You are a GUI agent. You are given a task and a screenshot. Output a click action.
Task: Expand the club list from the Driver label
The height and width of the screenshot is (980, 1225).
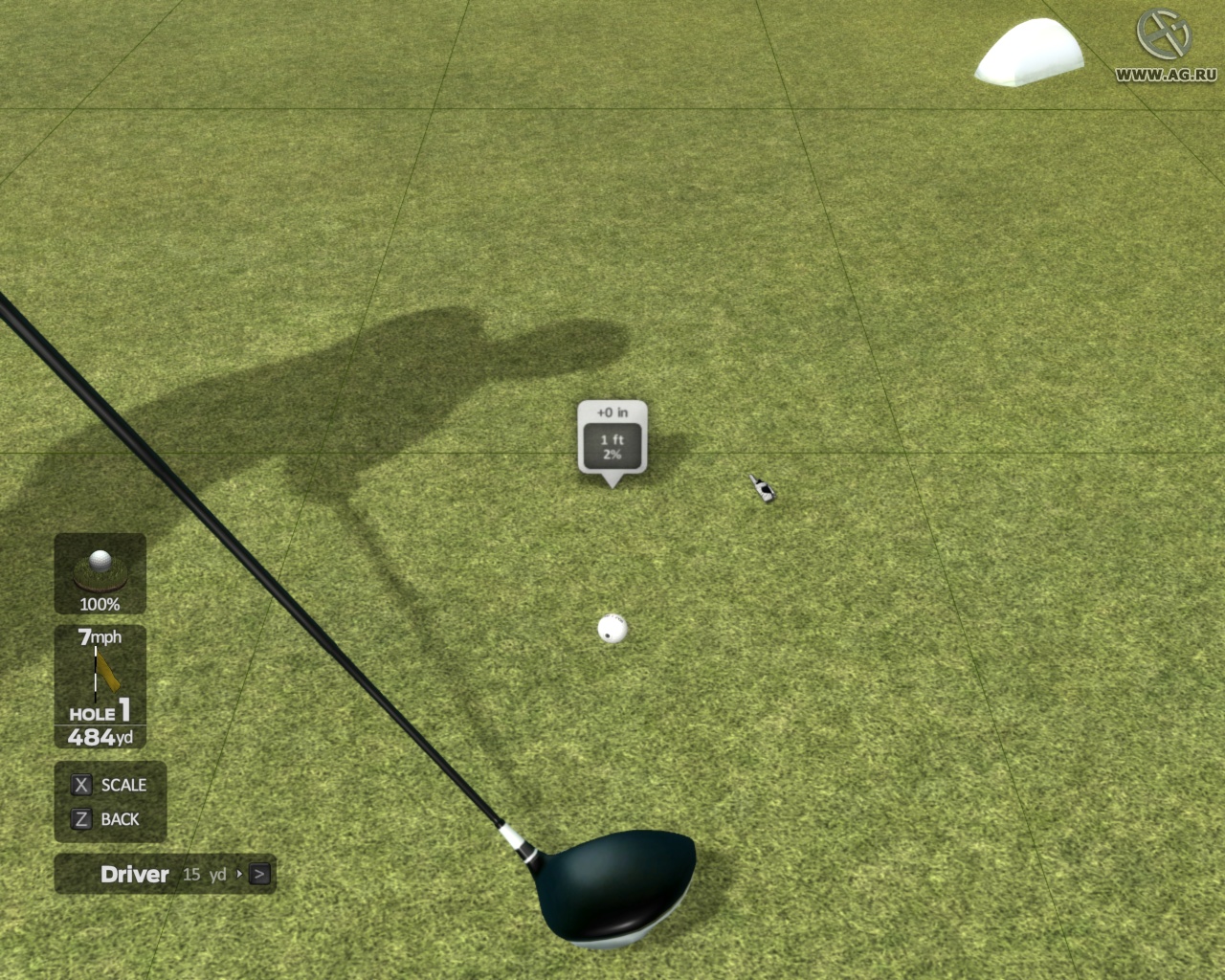(x=134, y=874)
